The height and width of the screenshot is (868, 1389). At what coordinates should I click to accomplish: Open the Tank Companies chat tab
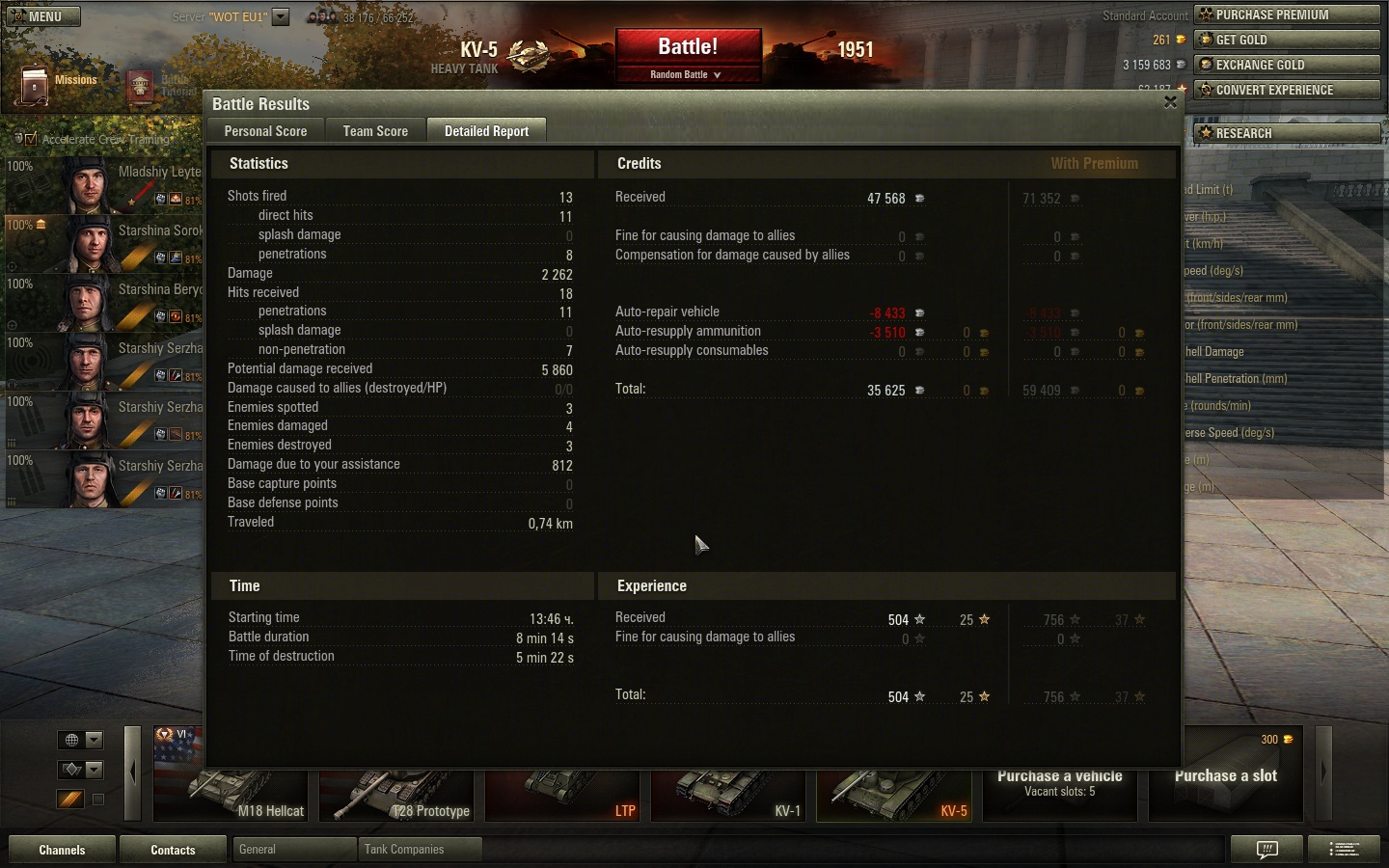click(419, 850)
